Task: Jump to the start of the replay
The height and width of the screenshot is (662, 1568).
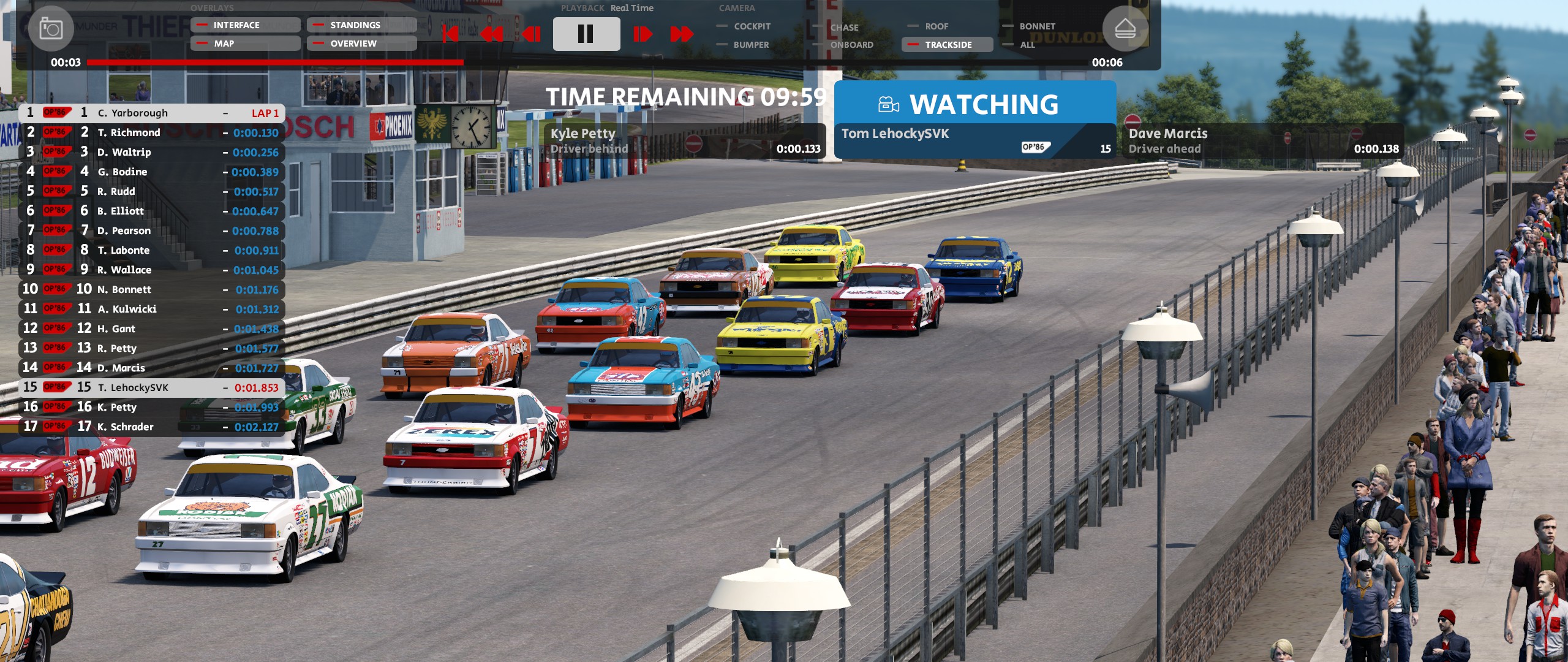Action: pos(450,34)
